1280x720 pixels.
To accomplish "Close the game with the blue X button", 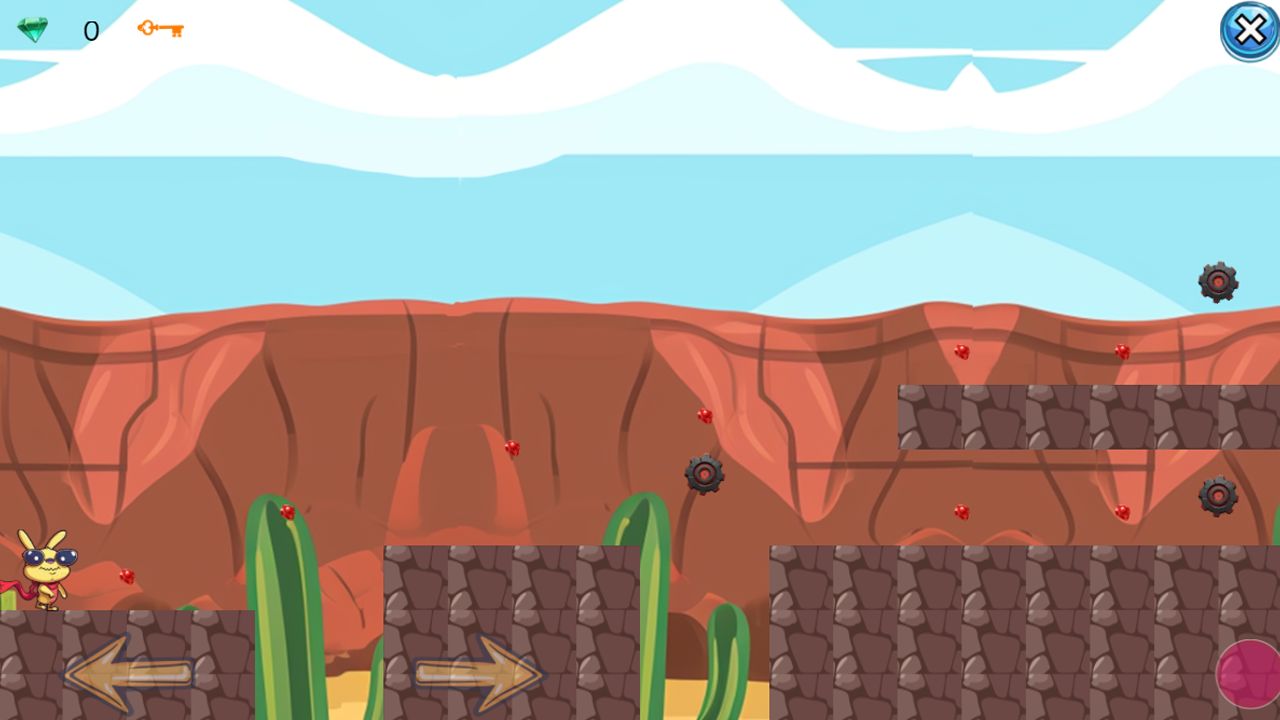I will point(1249,31).
